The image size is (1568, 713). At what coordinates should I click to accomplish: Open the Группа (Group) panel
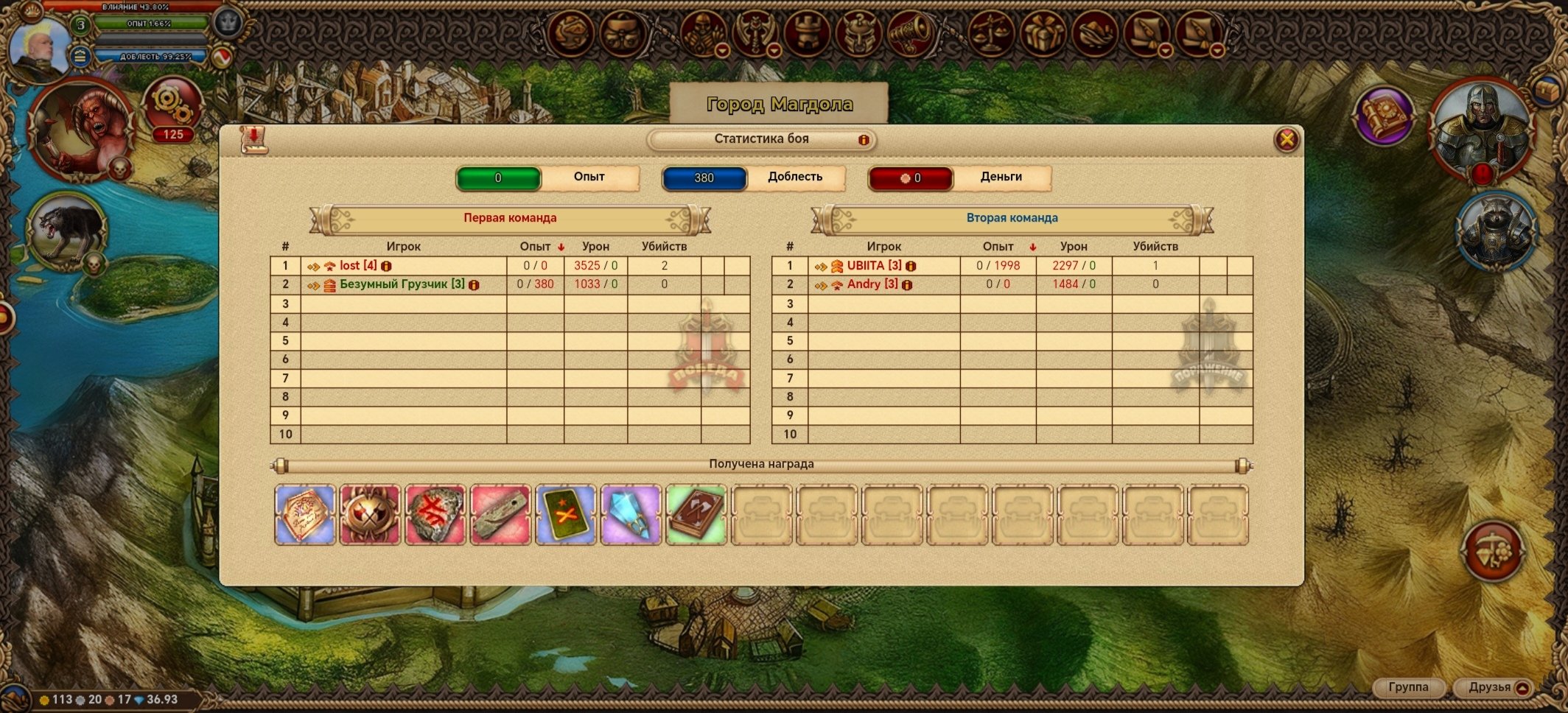pyautogui.click(x=1408, y=687)
